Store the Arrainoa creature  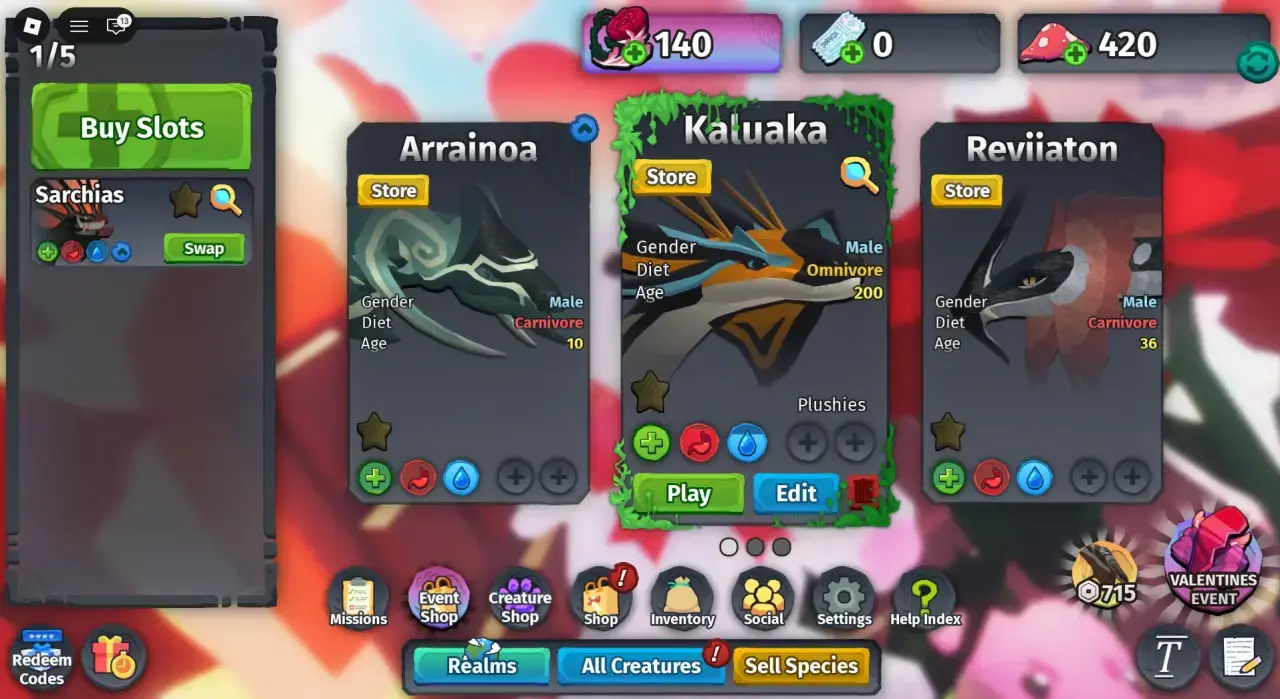[393, 190]
